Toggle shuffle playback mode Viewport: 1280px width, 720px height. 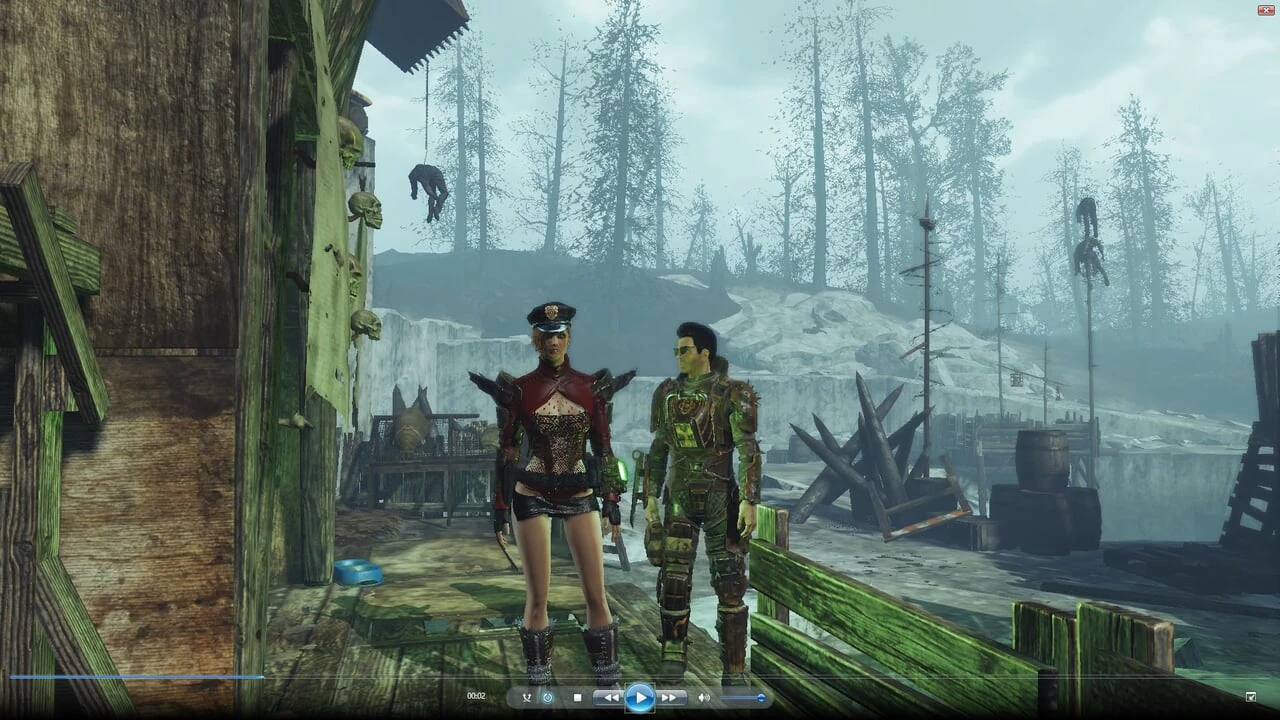click(x=526, y=697)
